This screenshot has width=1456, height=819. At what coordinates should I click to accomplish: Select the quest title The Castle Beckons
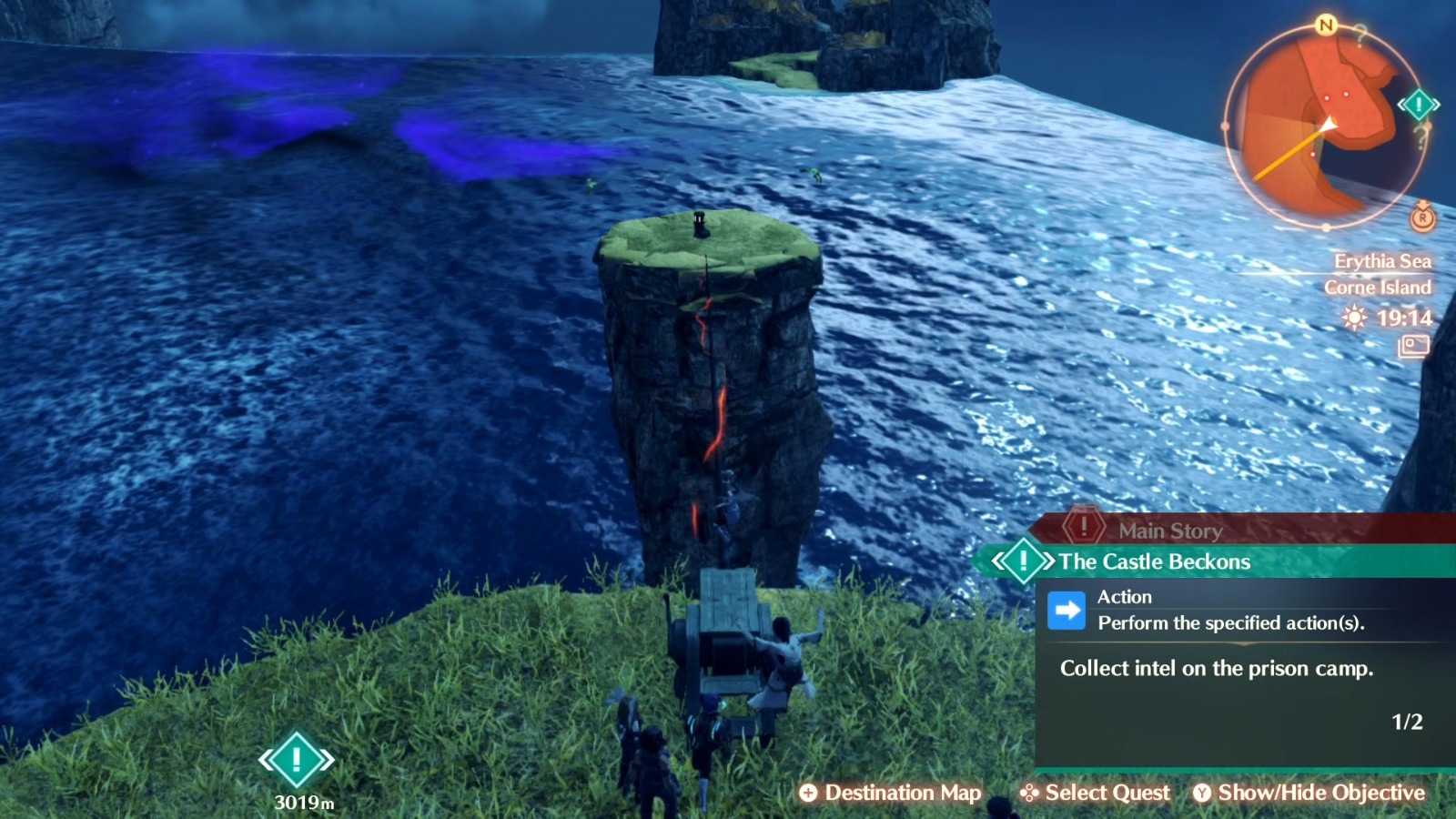click(x=1153, y=561)
